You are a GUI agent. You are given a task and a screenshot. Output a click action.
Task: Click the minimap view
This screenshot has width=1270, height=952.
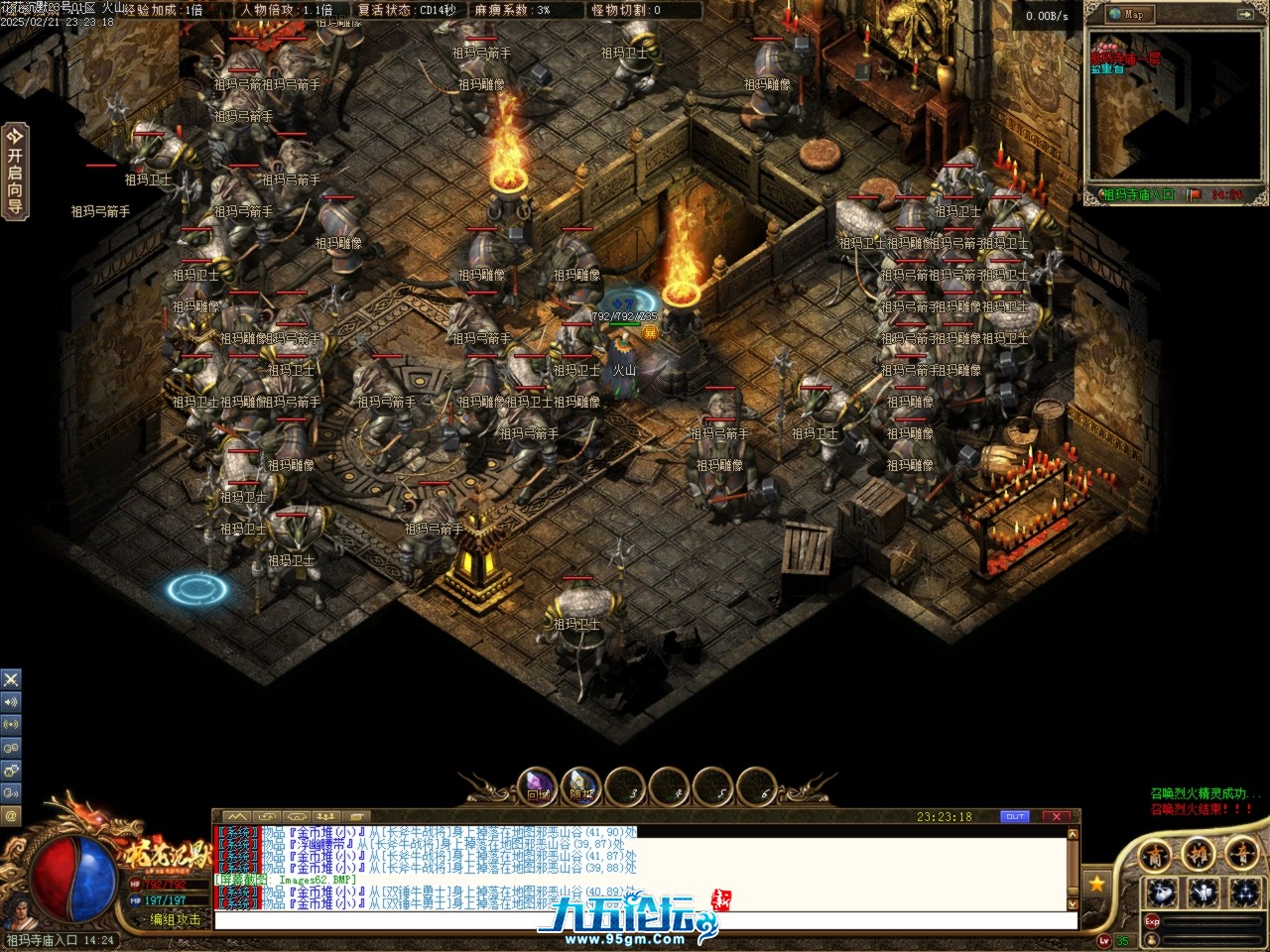1175,107
